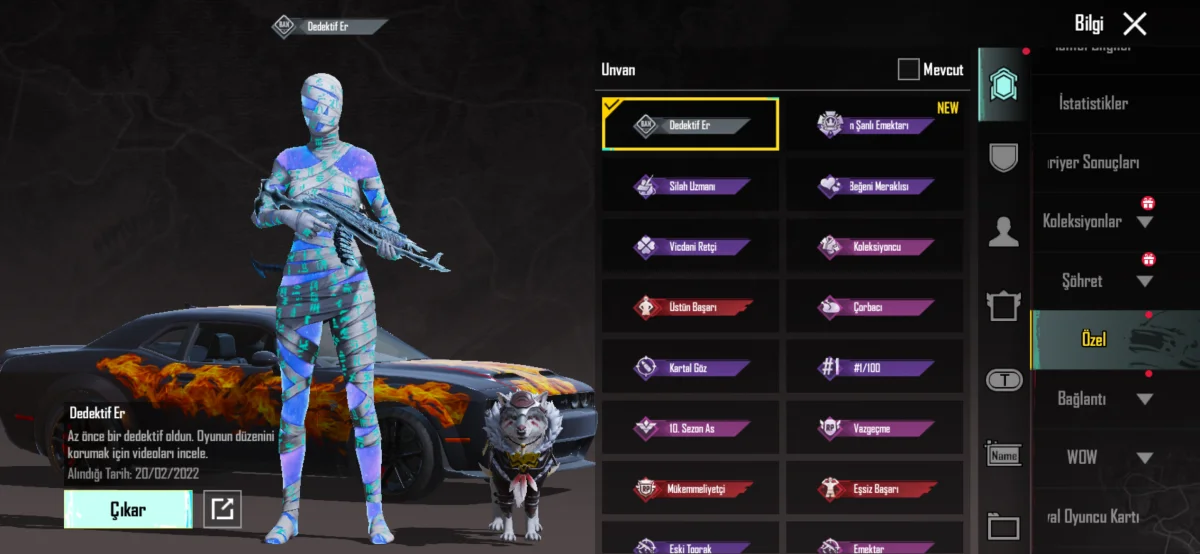Select the Vicdani Retçi title
Image resolution: width=1200 pixels, height=554 pixels.
click(x=690, y=246)
